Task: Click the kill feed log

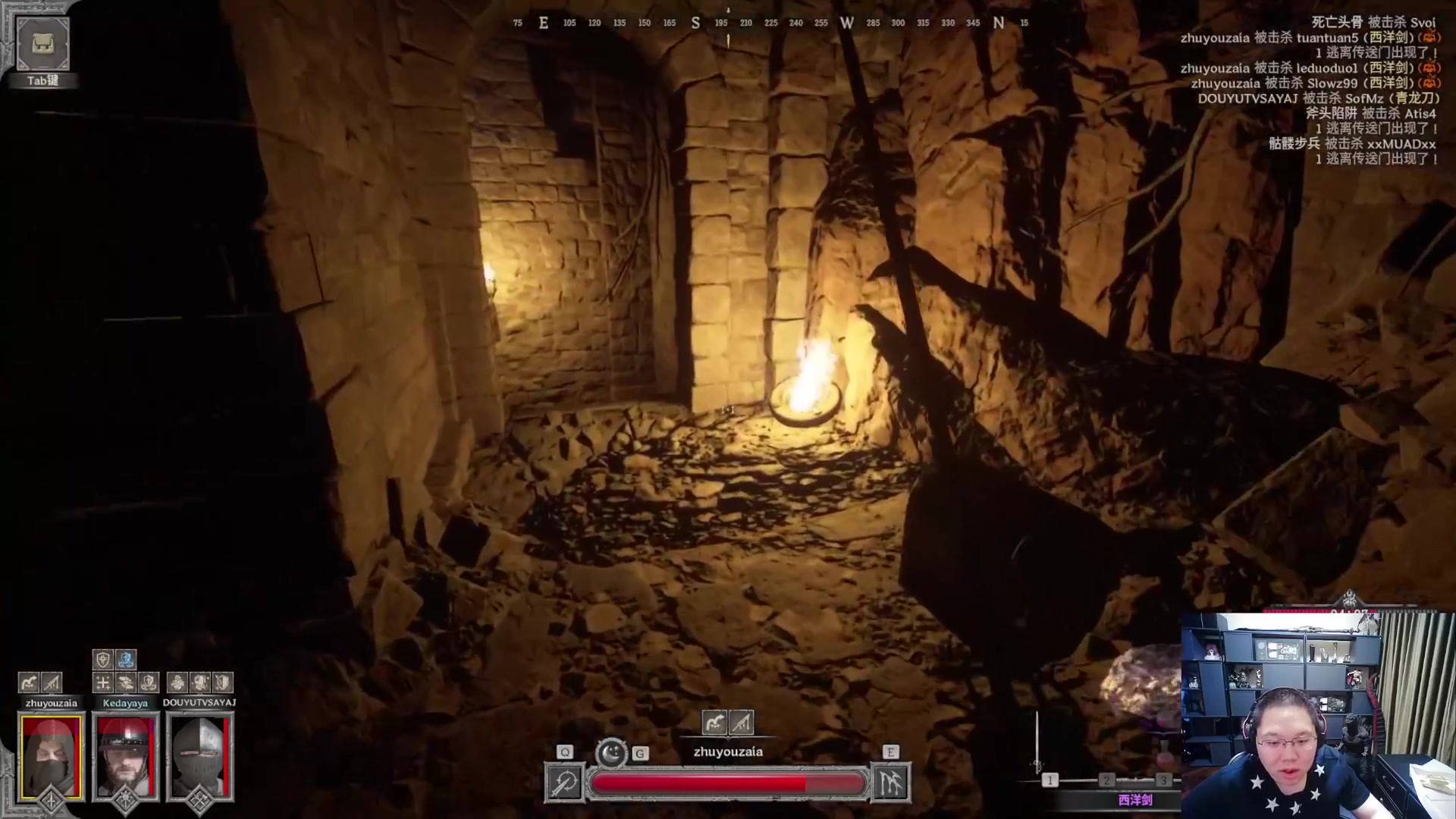Action: pos(1309,91)
